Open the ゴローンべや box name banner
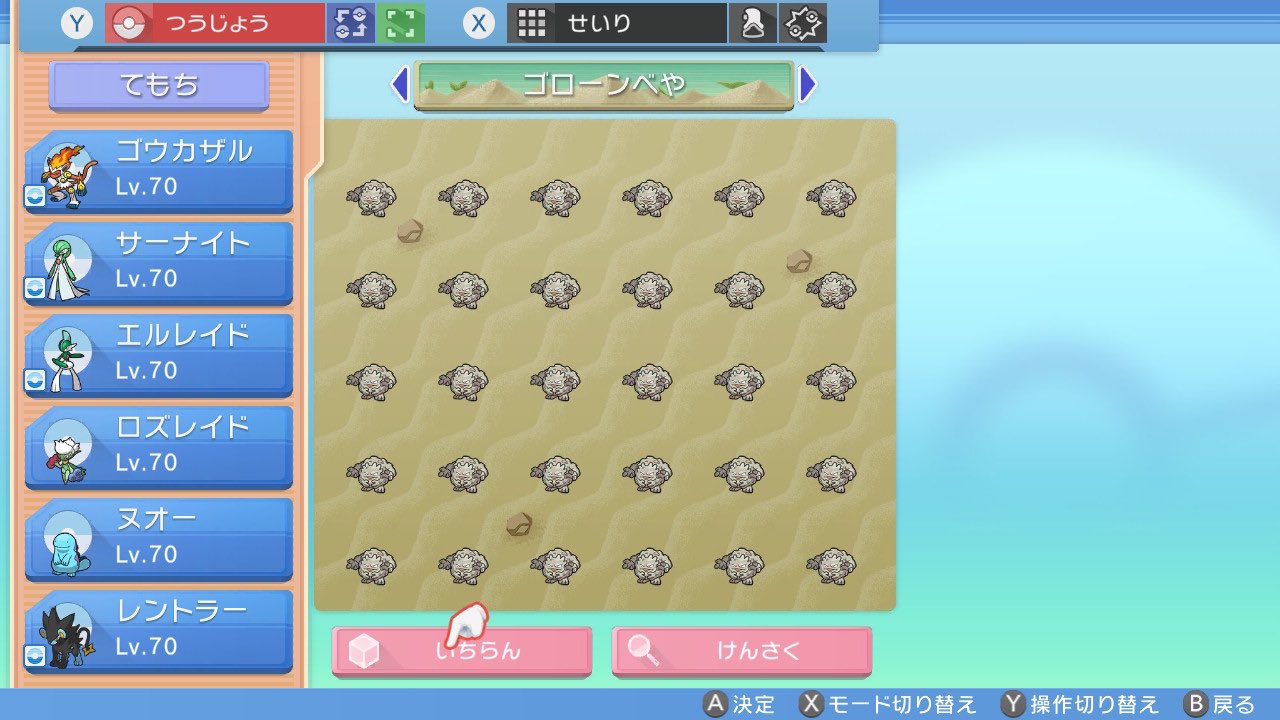This screenshot has height=720, width=1280. coord(604,84)
